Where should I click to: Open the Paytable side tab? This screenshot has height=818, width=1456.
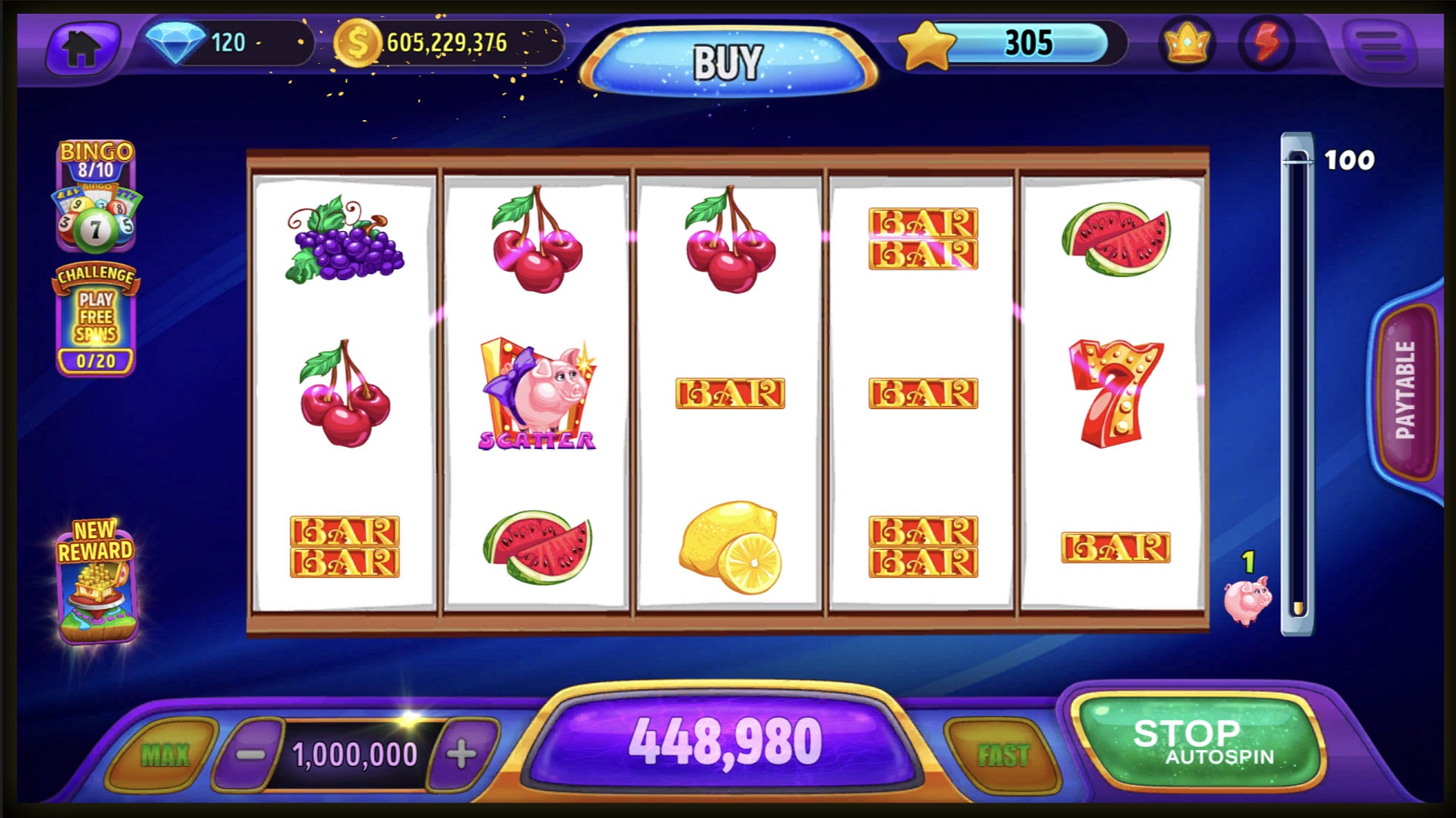(1406, 390)
